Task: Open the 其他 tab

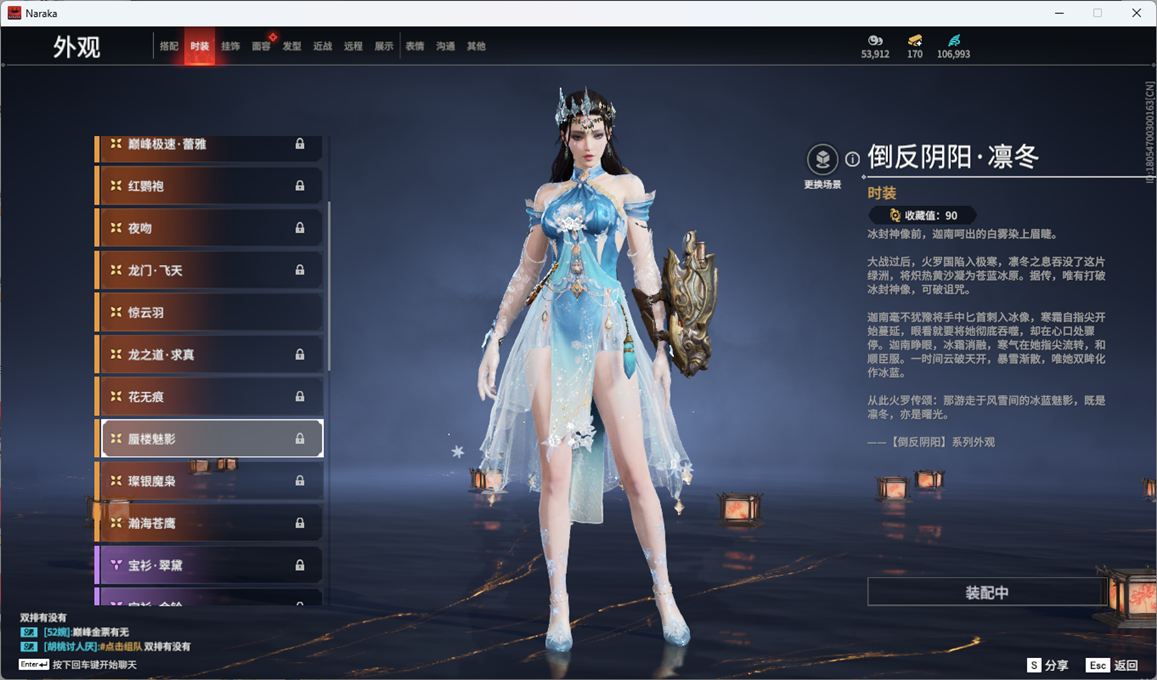Action: 476,46
